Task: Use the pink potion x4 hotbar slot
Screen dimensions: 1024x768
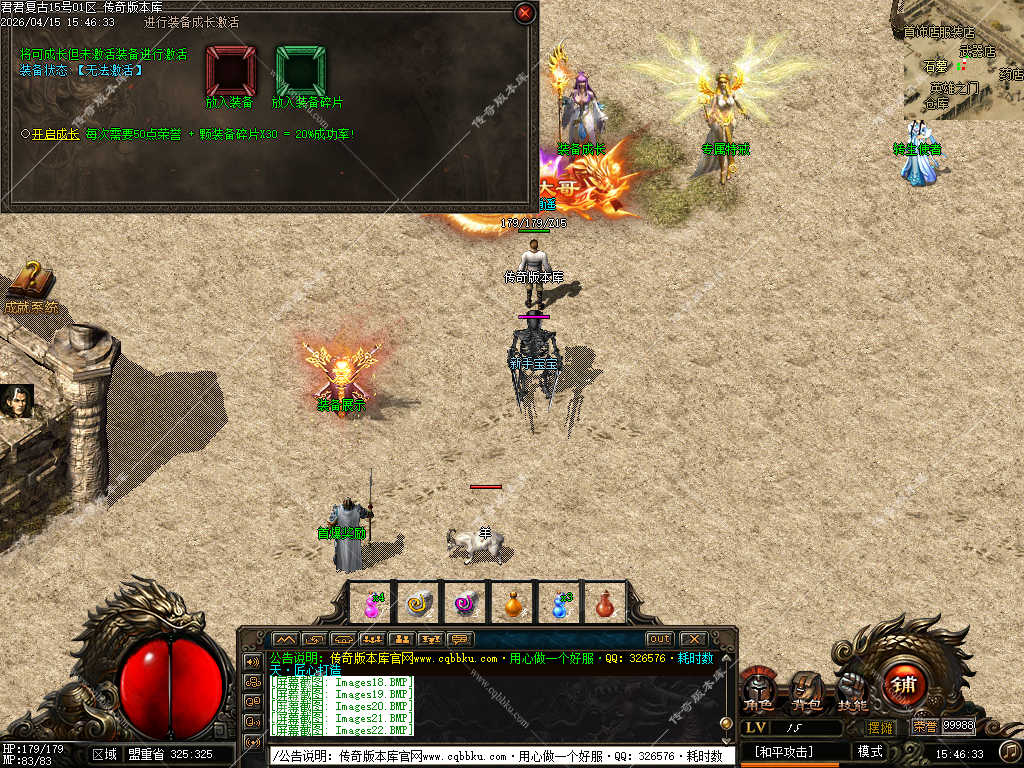Action: [373, 603]
